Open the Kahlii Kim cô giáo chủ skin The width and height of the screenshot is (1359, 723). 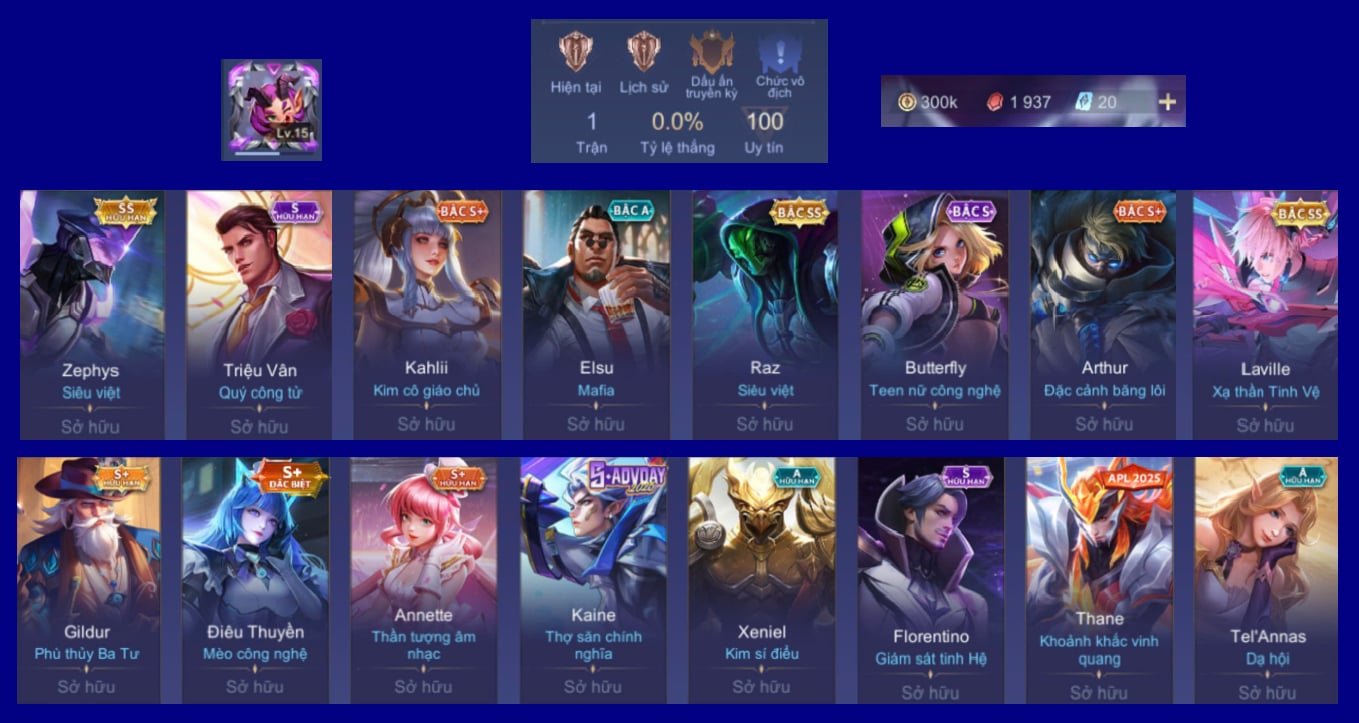[427, 314]
